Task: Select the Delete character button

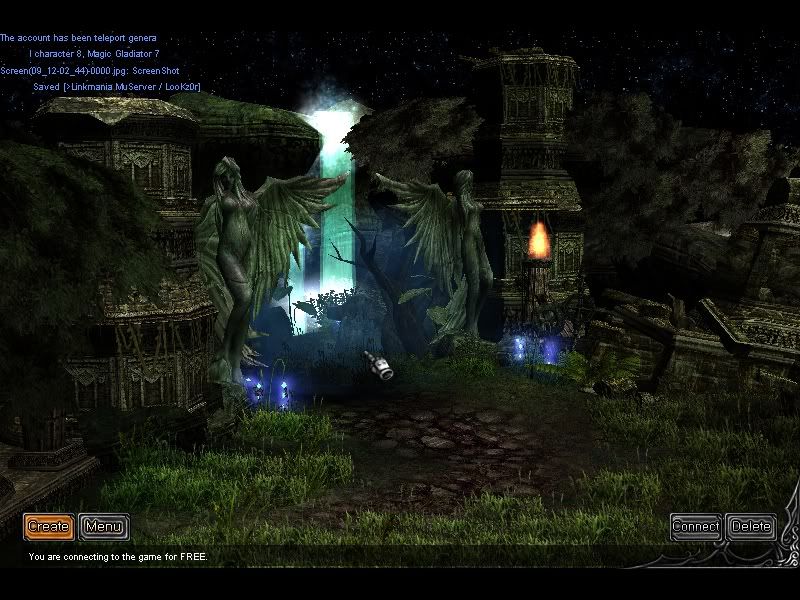Action: [751, 526]
